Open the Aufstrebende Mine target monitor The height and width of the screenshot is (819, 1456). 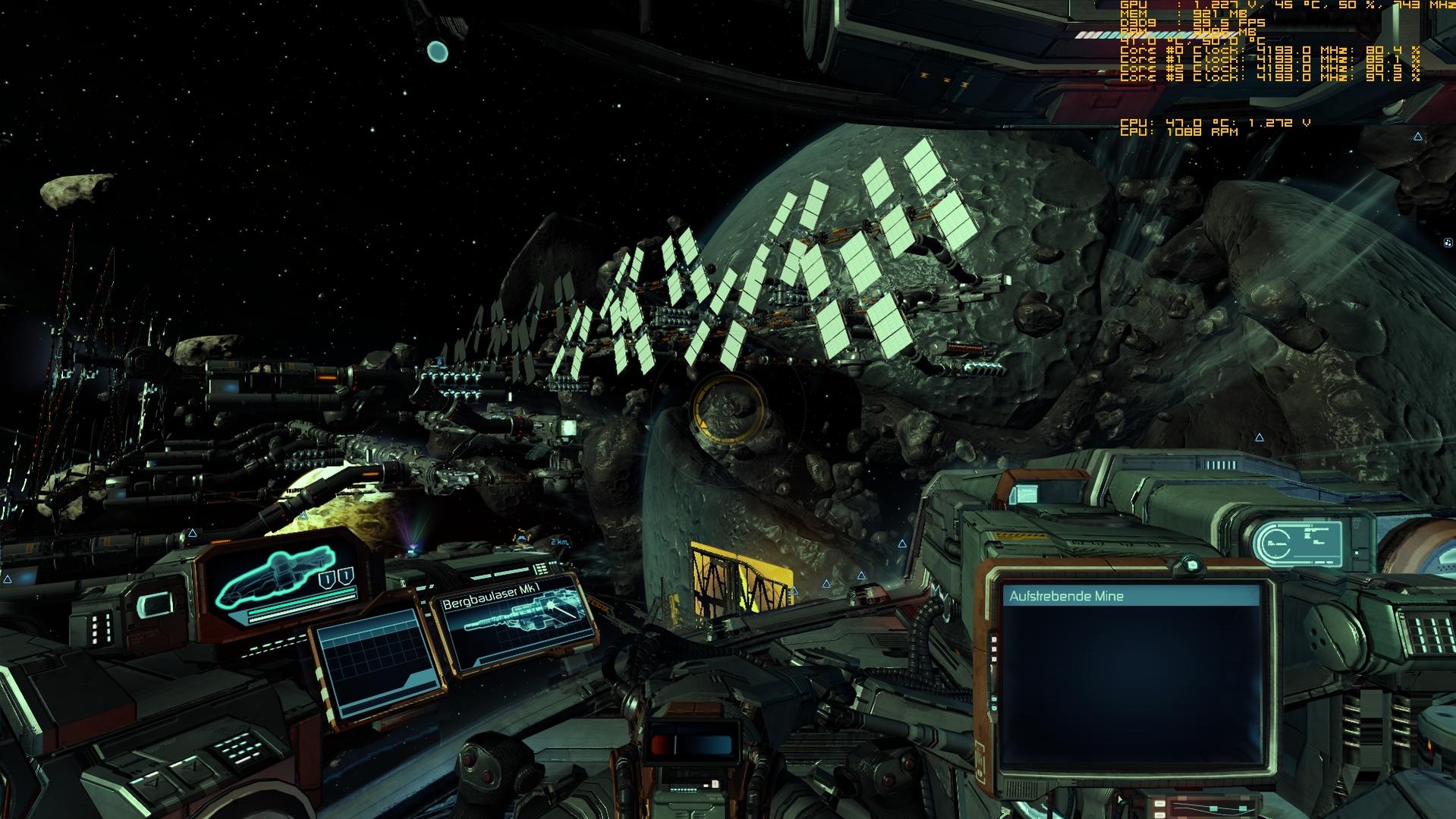tap(1131, 676)
